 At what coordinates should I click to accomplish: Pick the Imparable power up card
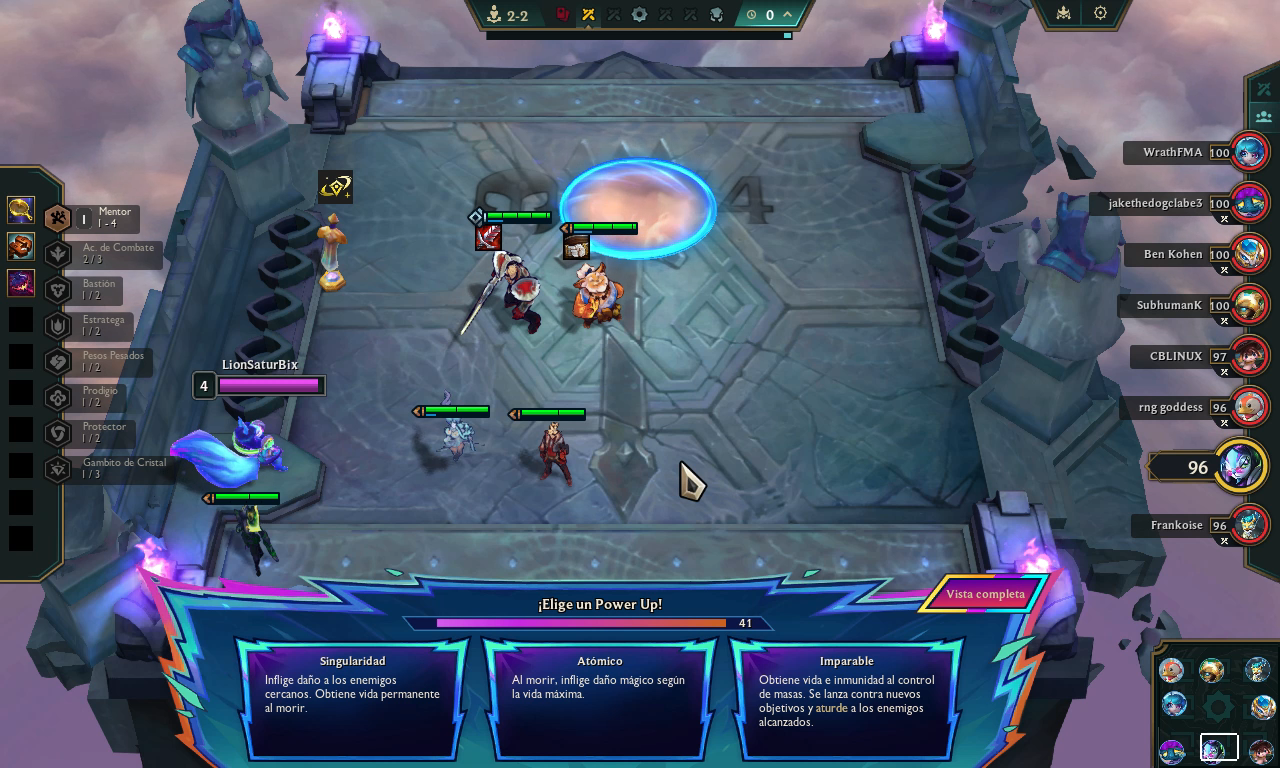coord(847,698)
